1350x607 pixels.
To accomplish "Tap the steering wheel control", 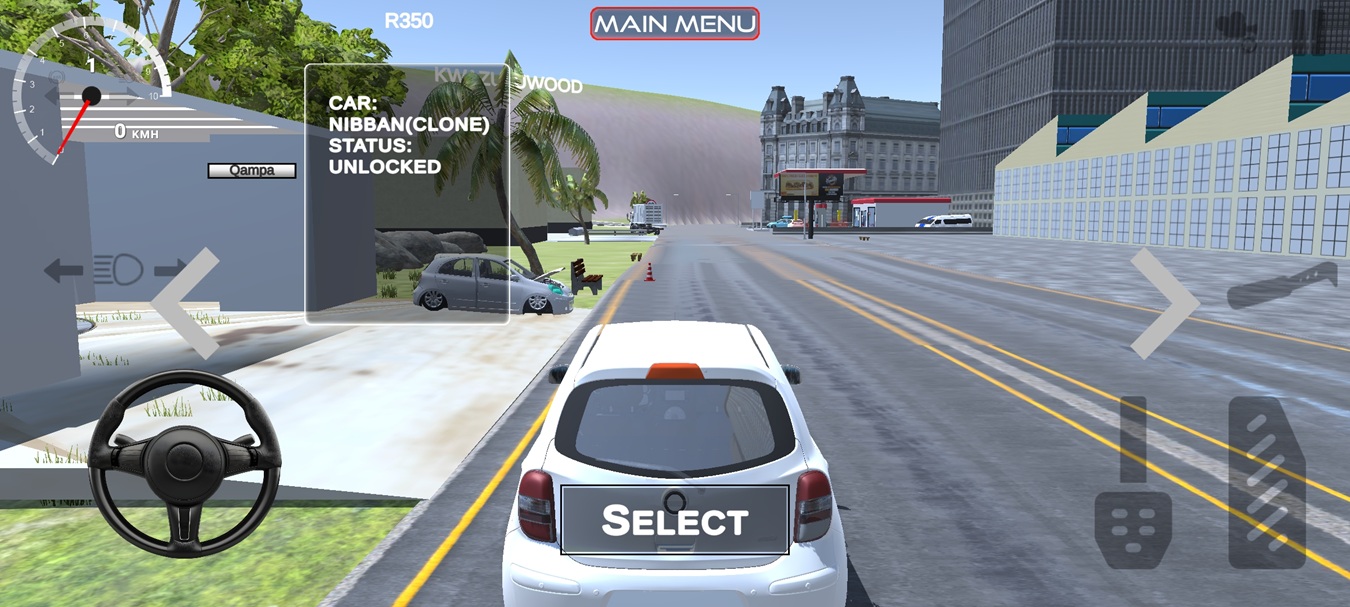I will 184,463.
